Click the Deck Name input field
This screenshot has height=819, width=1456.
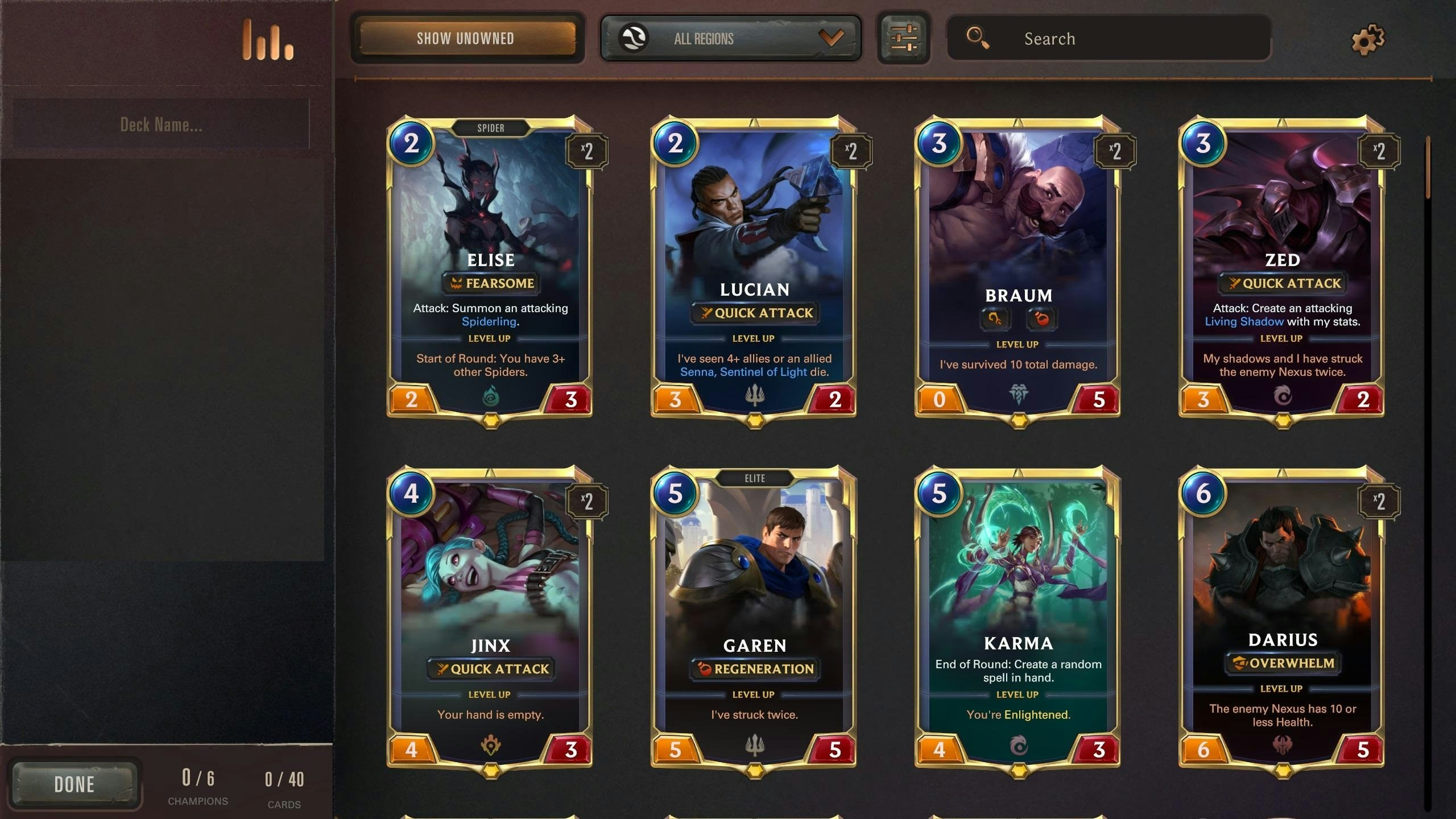click(162, 124)
